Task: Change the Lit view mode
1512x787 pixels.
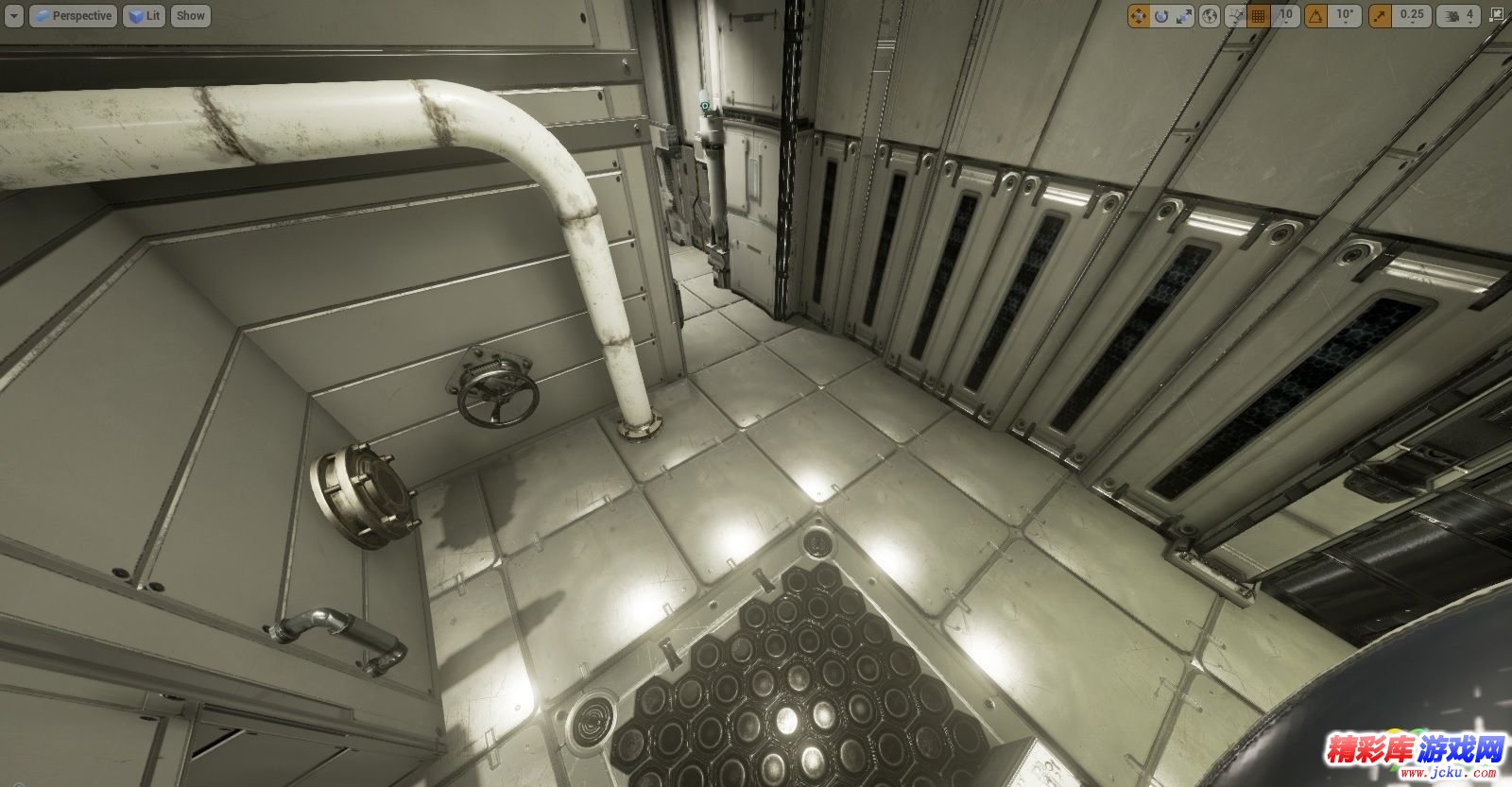Action: coord(144,16)
